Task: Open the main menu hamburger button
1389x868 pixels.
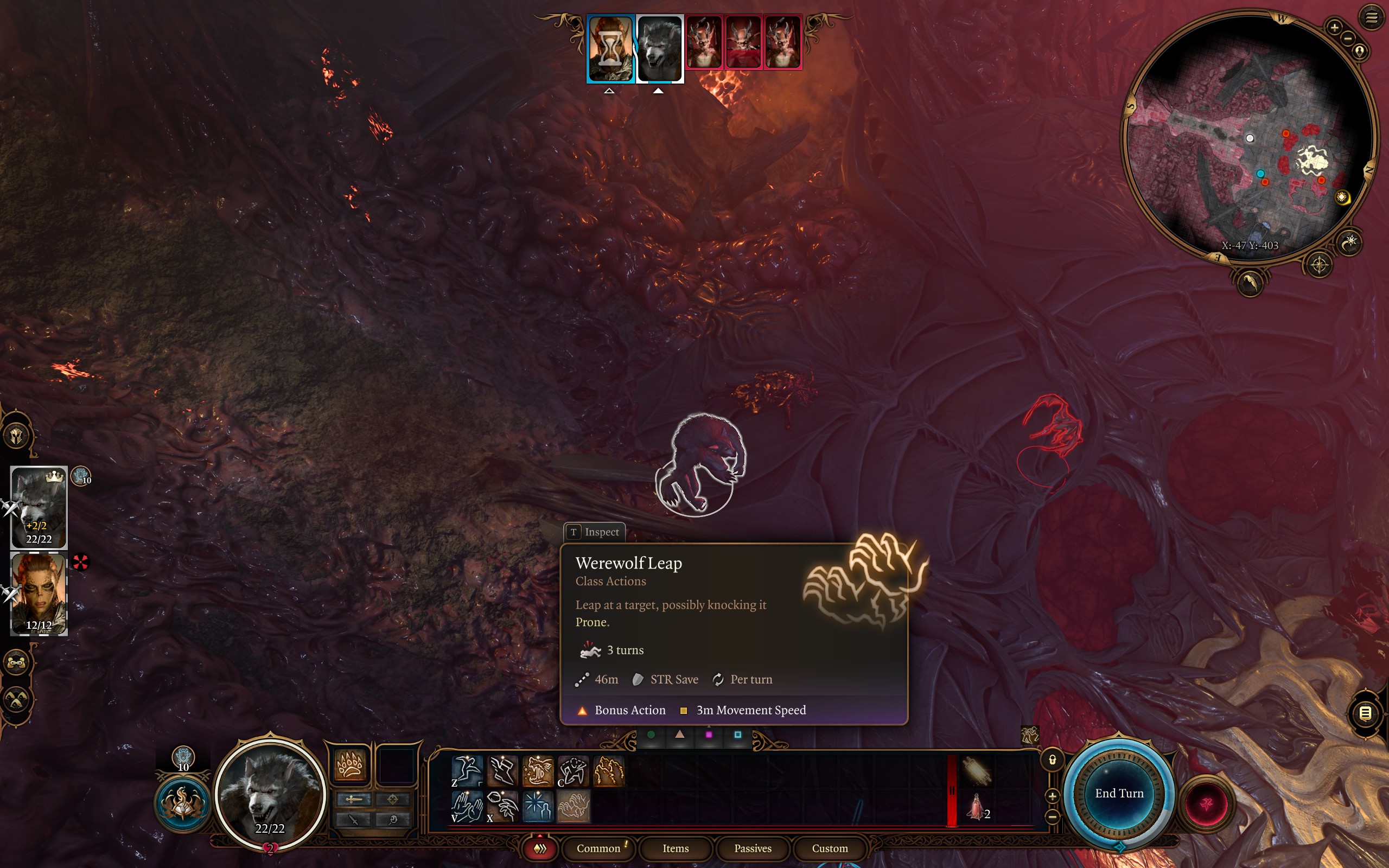Action: pyautogui.click(x=1372, y=18)
